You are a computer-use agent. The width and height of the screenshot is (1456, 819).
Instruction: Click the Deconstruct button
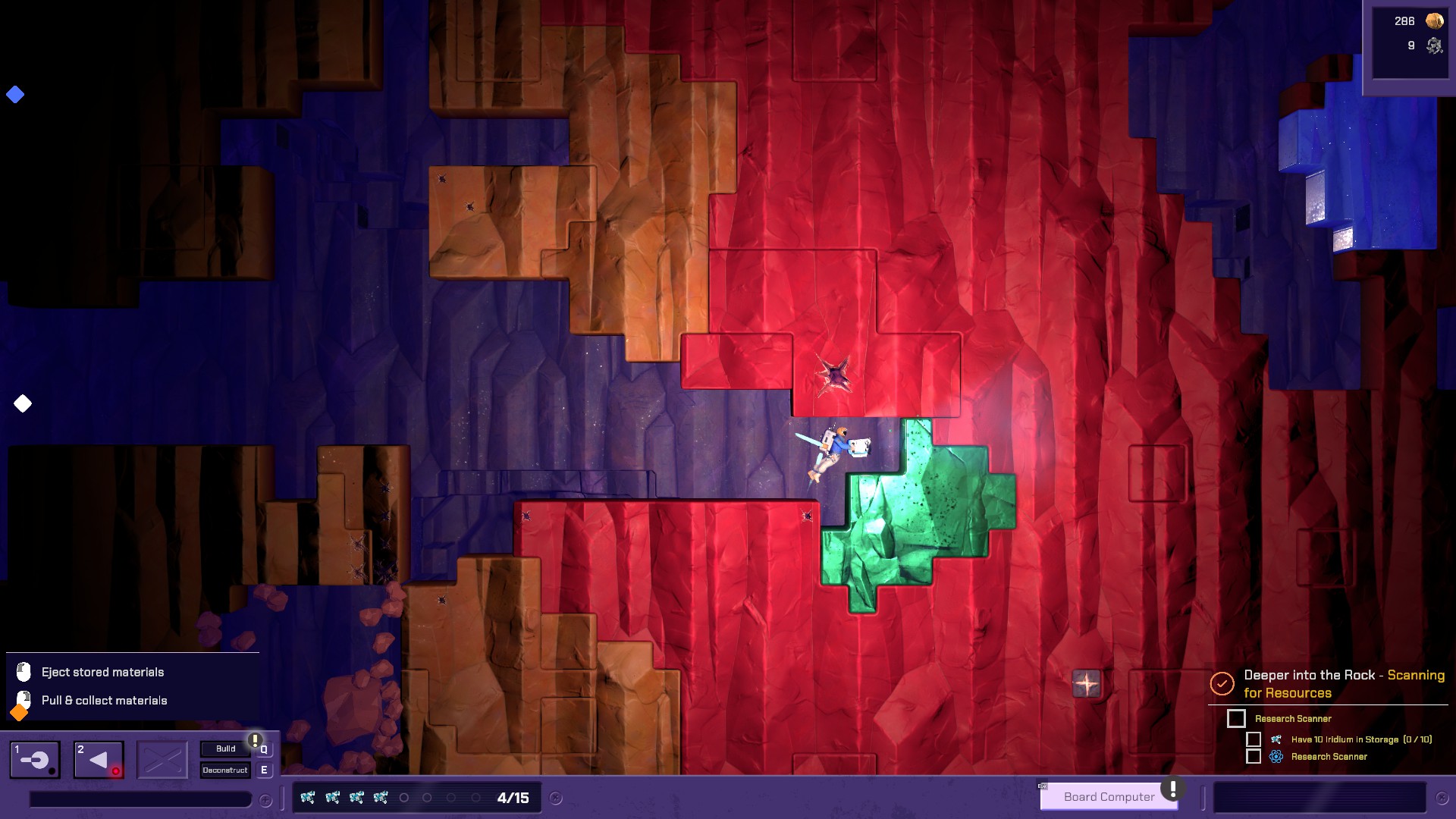tap(225, 770)
